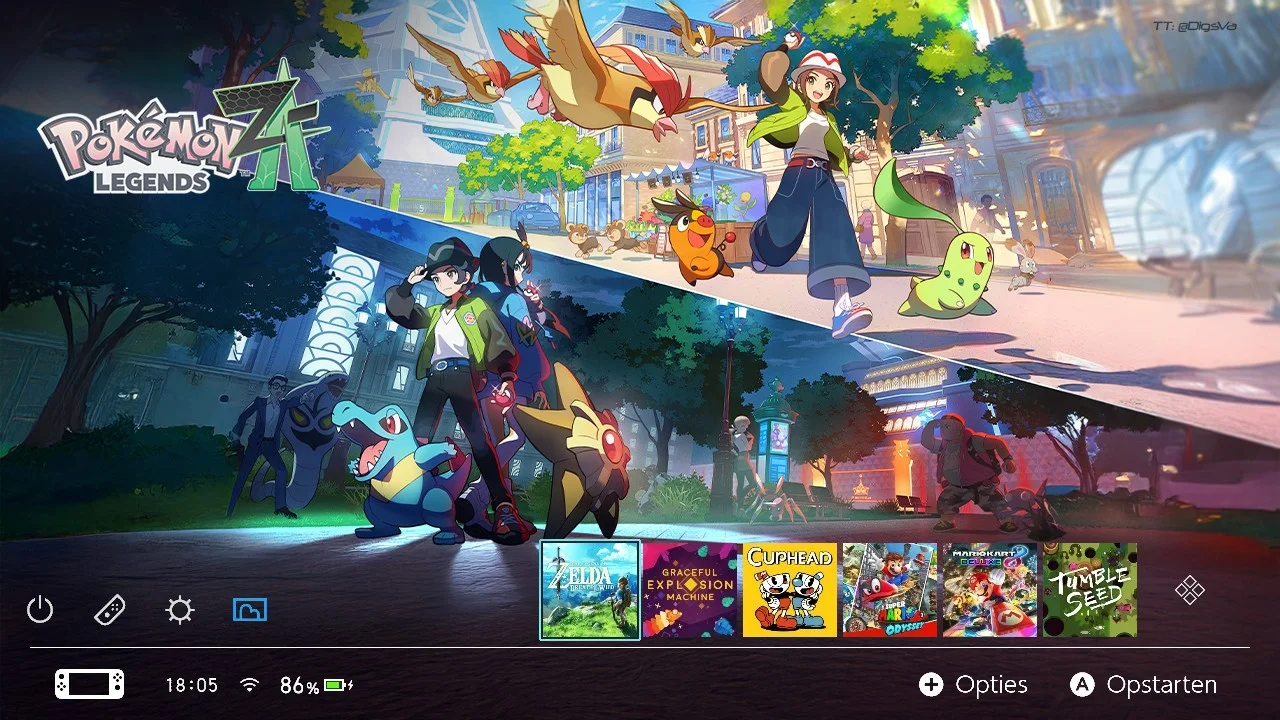Open the Album screenshot gallery icon
This screenshot has height=720, width=1280.
pyautogui.click(x=249, y=609)
